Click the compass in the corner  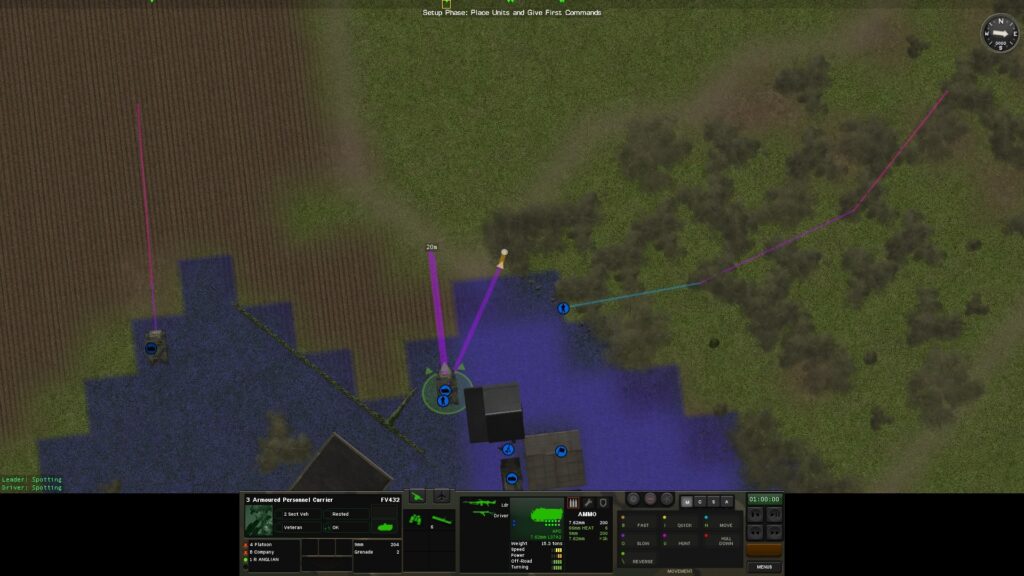[998, 32]
